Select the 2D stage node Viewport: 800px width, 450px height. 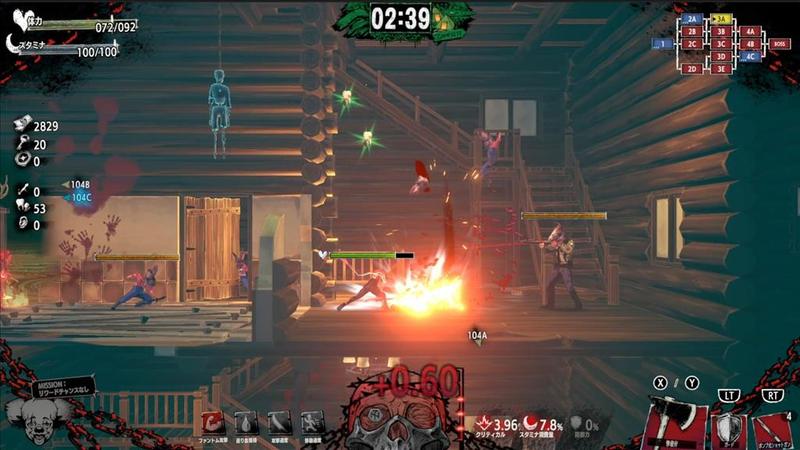(x=691, y=69)
